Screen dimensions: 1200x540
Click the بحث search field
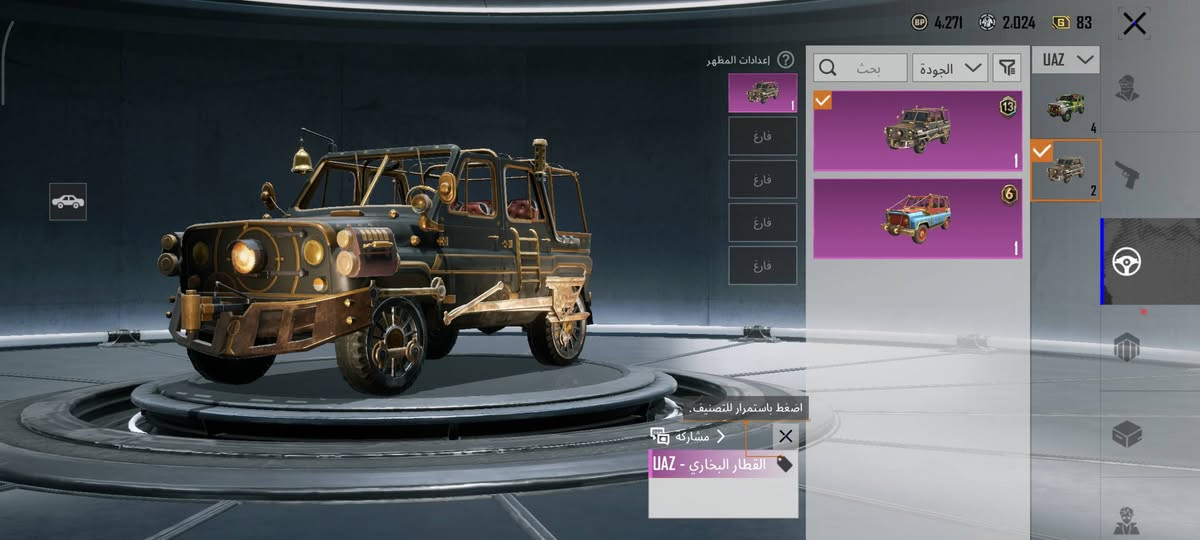tap(861, 68)
